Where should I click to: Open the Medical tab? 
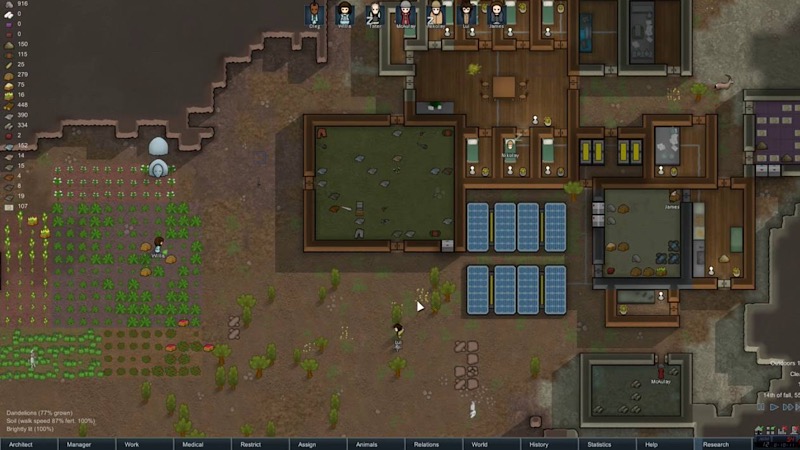tap(193, 444)
